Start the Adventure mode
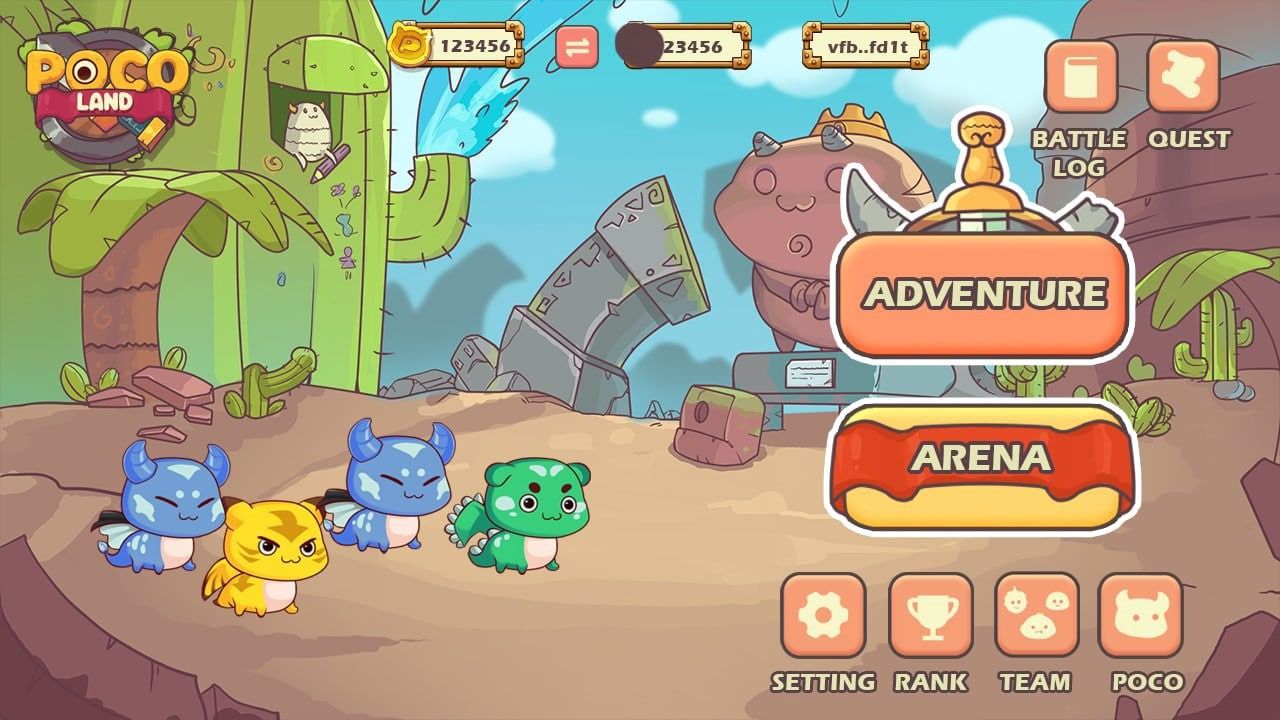Screen dimensions: 1280x720 click(983, 294)
